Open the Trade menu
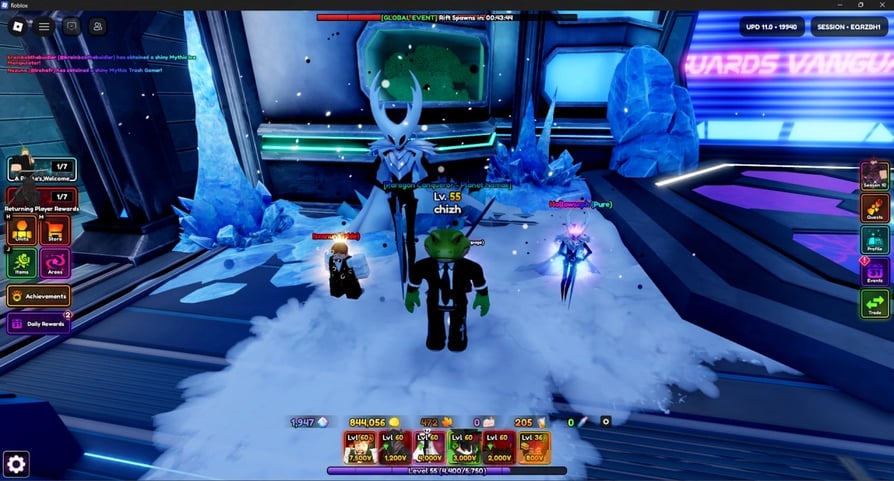The height and width of the screenshot is (481, 894). point(874,303)
